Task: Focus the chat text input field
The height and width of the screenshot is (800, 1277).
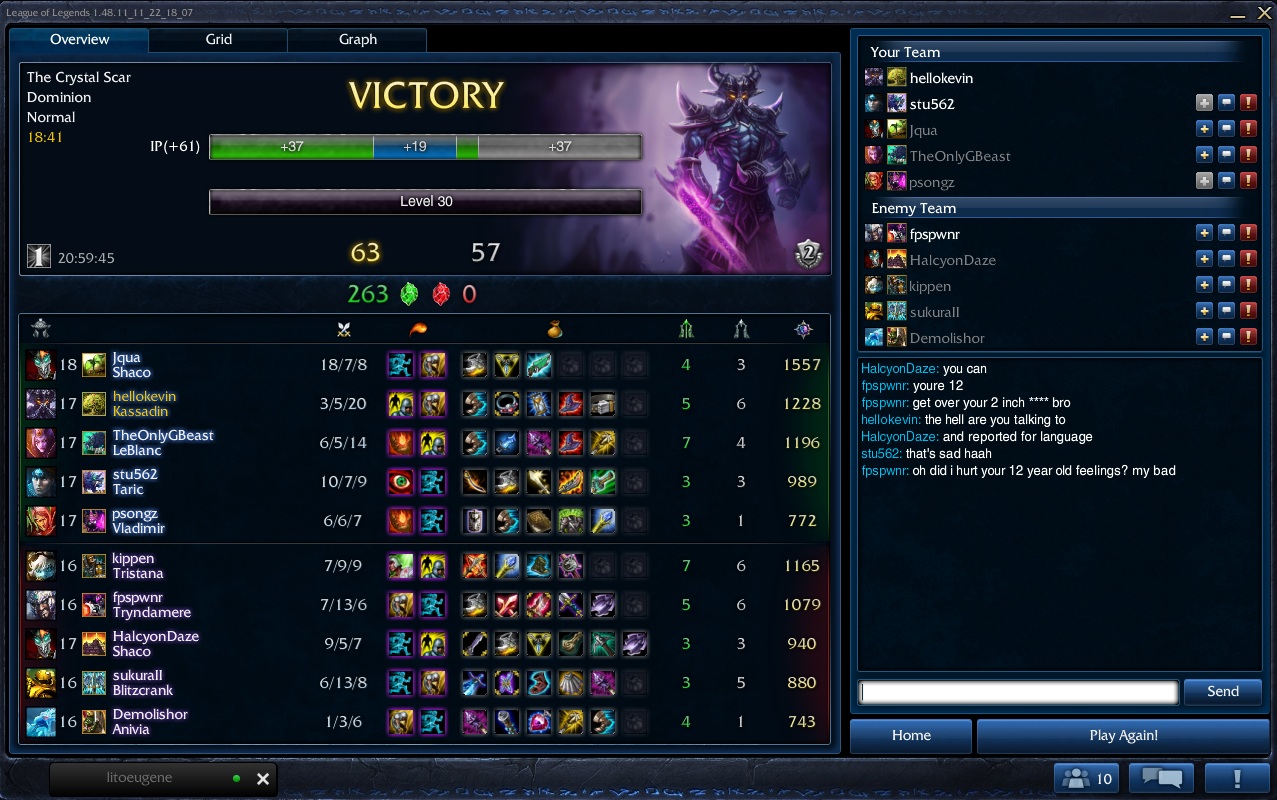Action: [1018, 692]
